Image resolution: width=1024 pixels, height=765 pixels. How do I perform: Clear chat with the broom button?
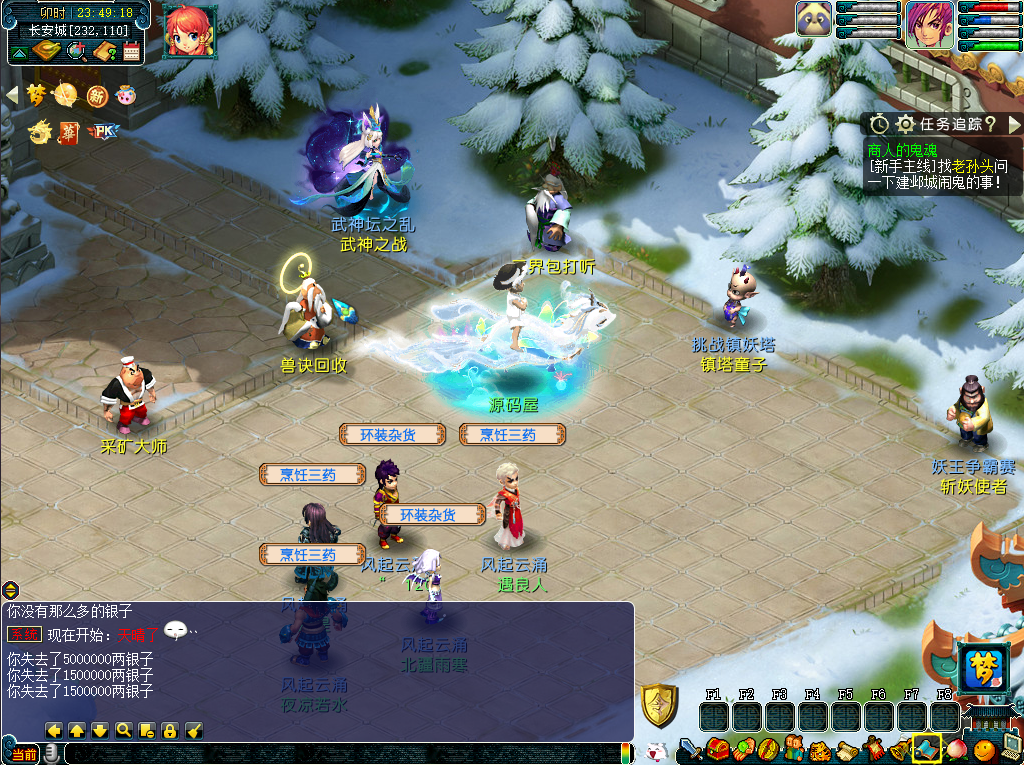click(195, 731)
